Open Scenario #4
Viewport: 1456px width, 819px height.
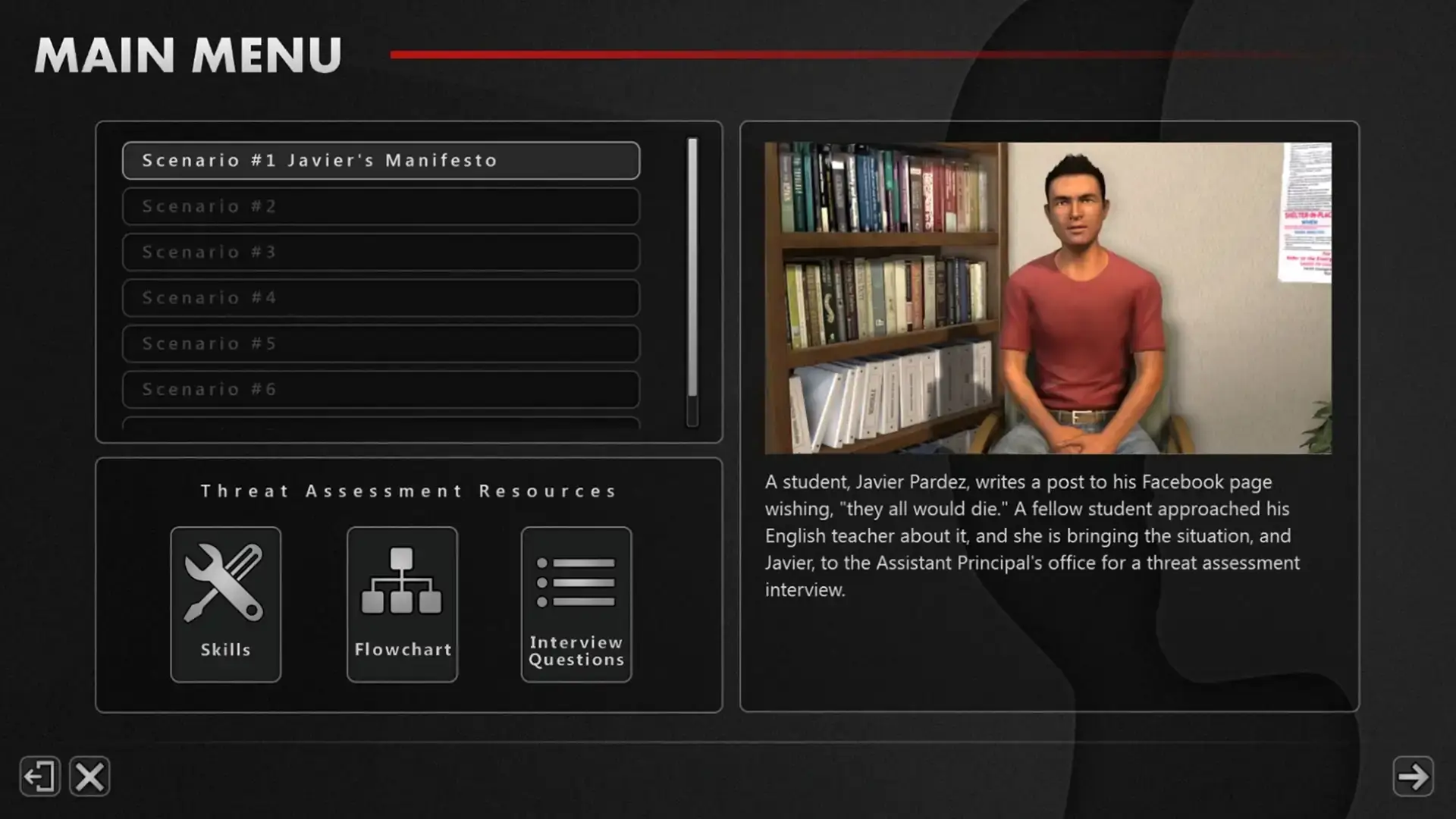click(381, 298)
